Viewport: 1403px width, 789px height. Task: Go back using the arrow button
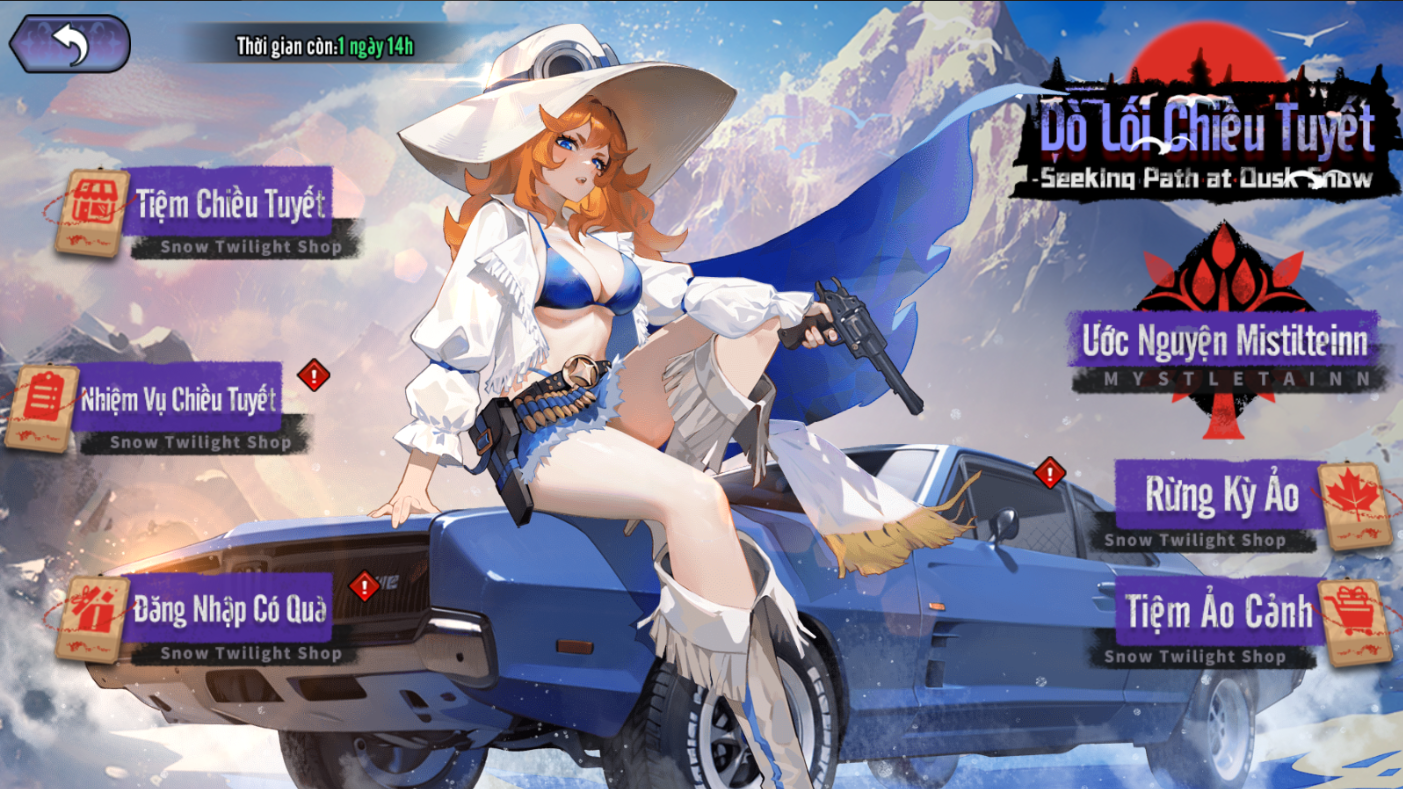70,44
